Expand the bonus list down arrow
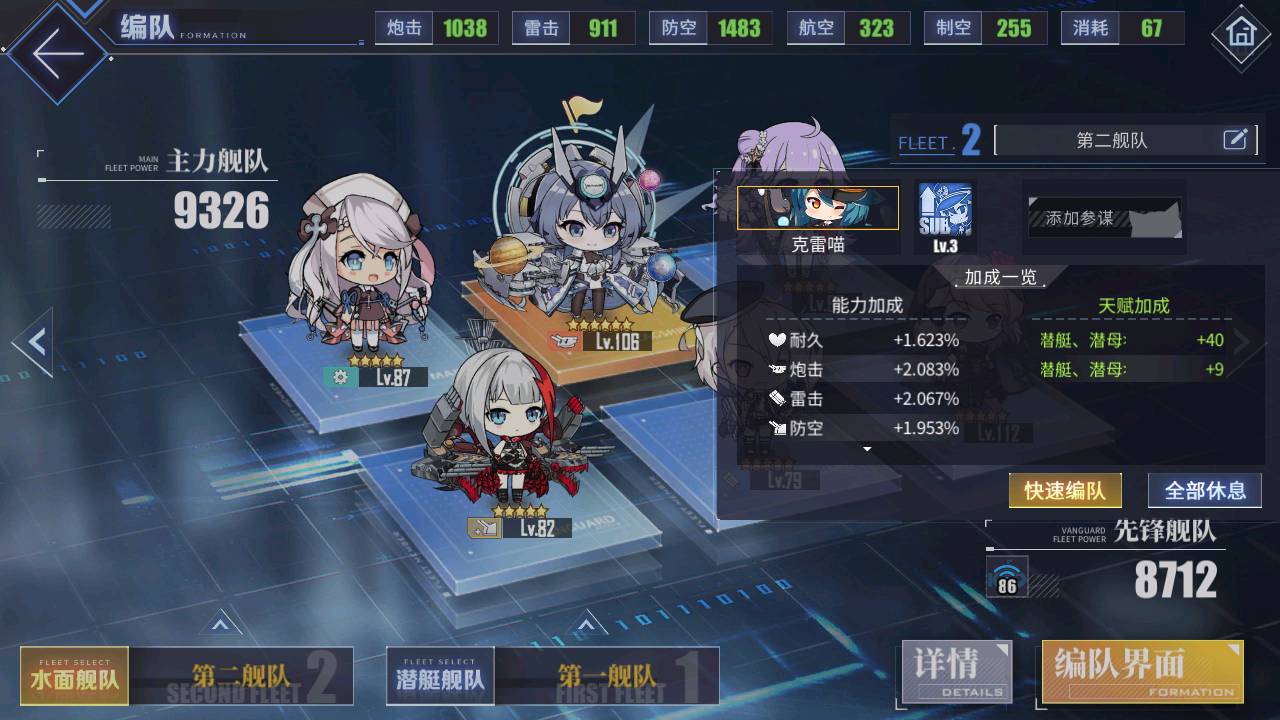This screenshot has width=1280, height=720. click(x=867, y=450)
